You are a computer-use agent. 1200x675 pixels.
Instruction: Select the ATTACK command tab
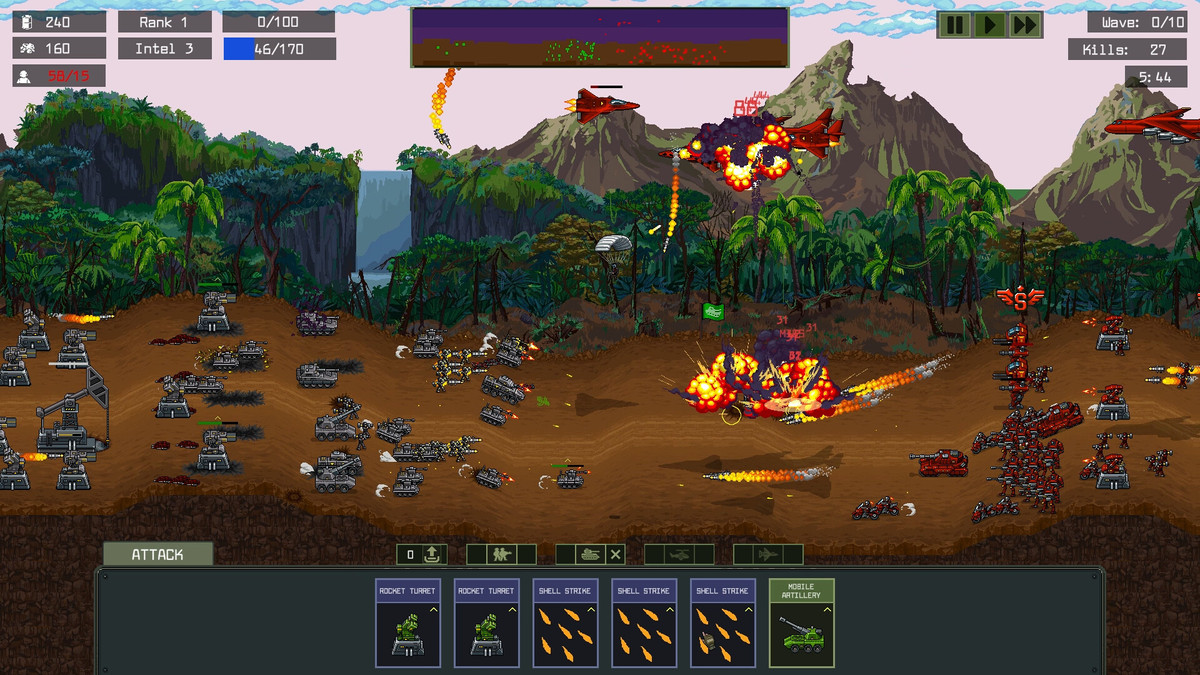pos(158,554)
